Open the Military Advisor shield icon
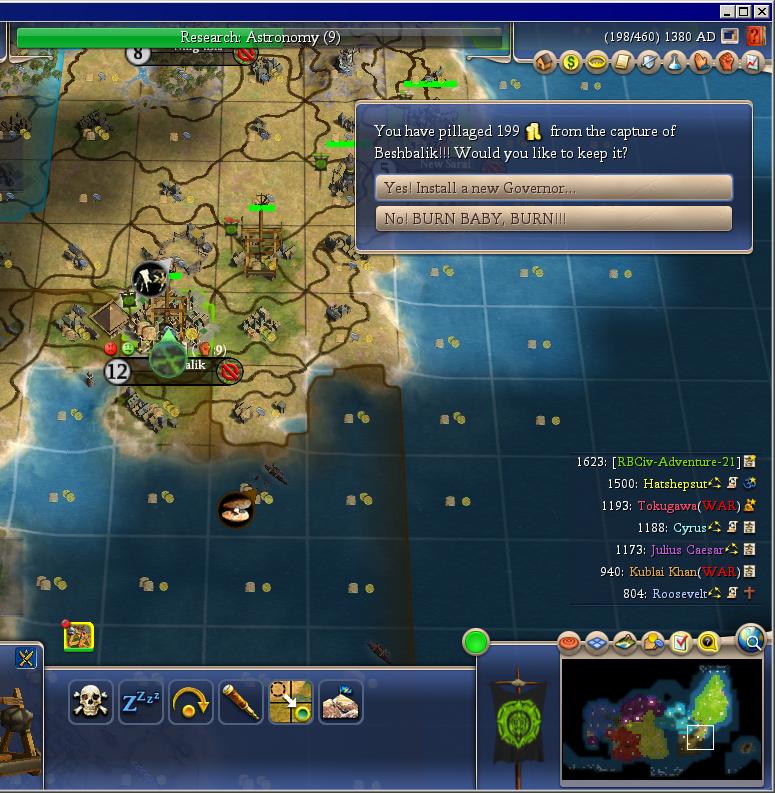This screenshot has width=775, height=793. [x=648, y=62]
